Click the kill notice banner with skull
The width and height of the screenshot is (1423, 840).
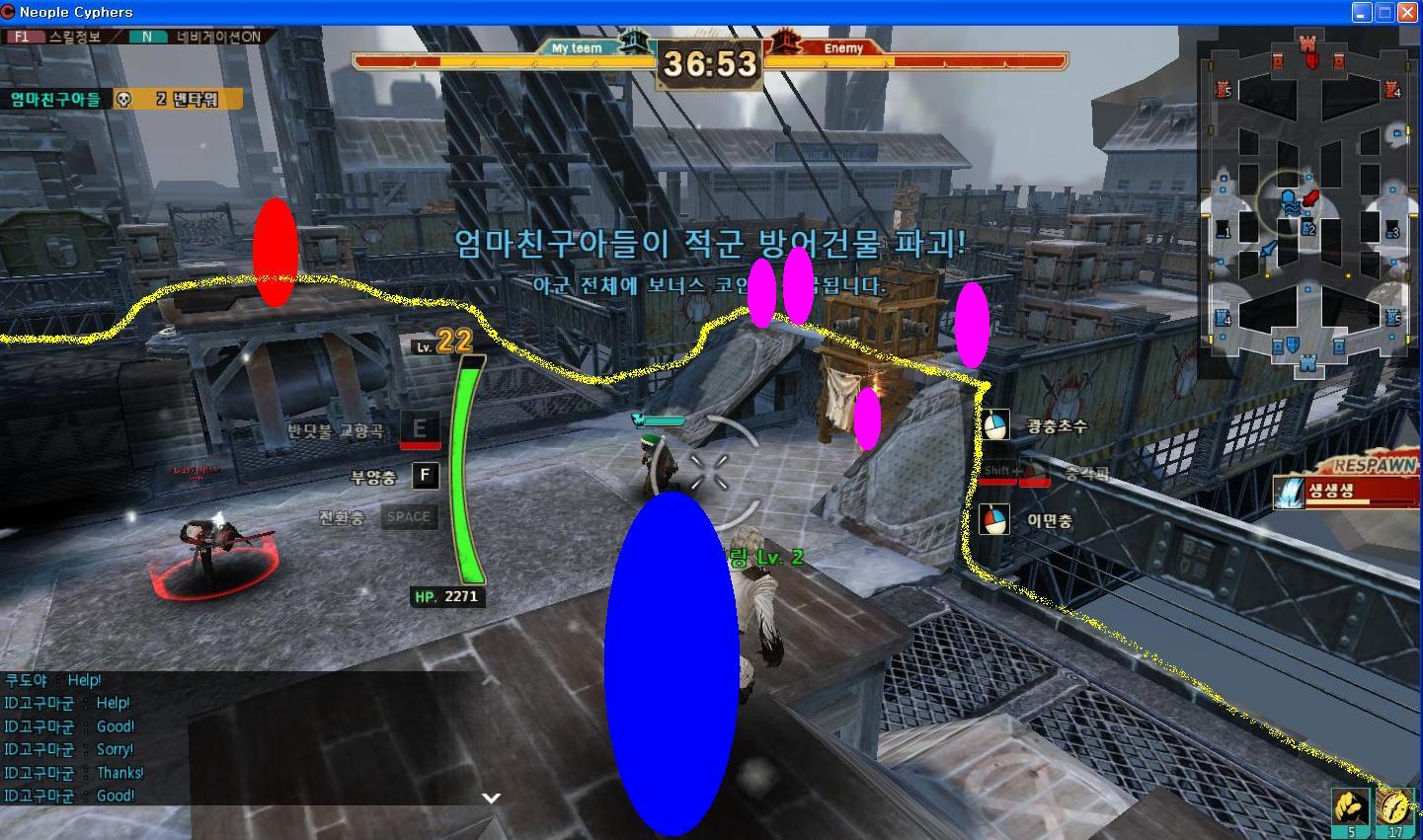tap(122, 99)
